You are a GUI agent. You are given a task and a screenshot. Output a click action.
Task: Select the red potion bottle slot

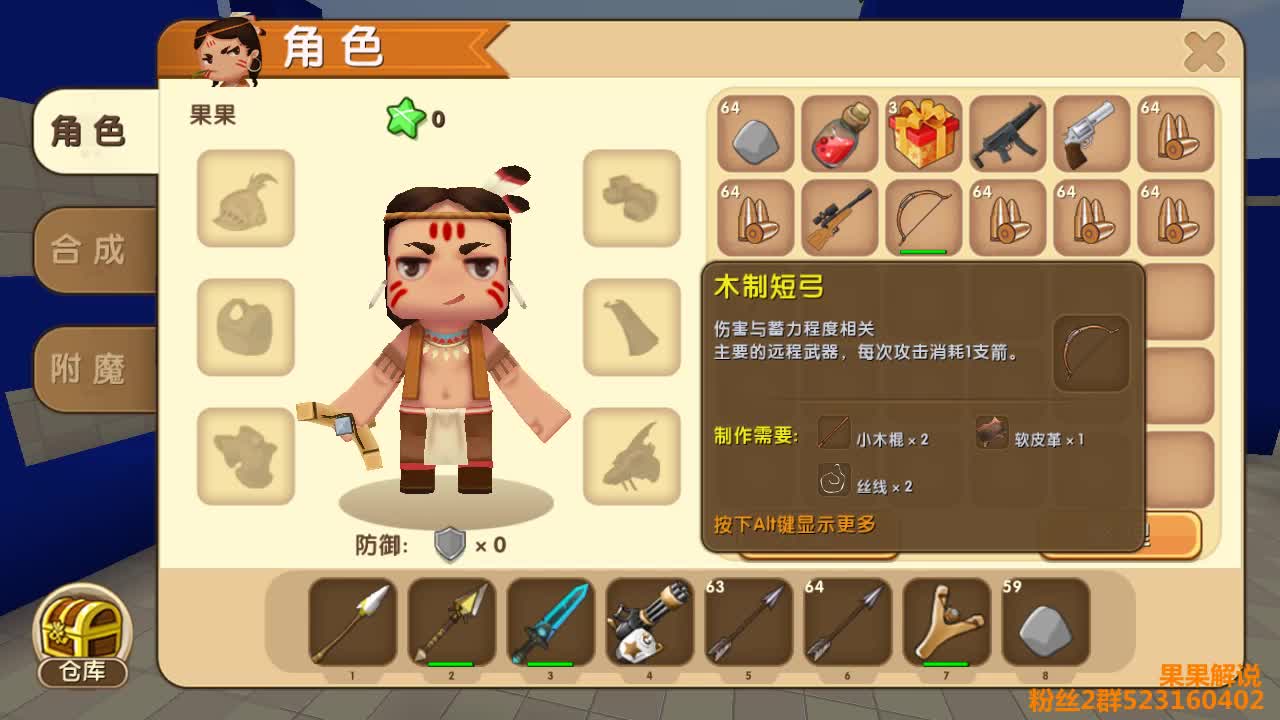click(839, 134)
